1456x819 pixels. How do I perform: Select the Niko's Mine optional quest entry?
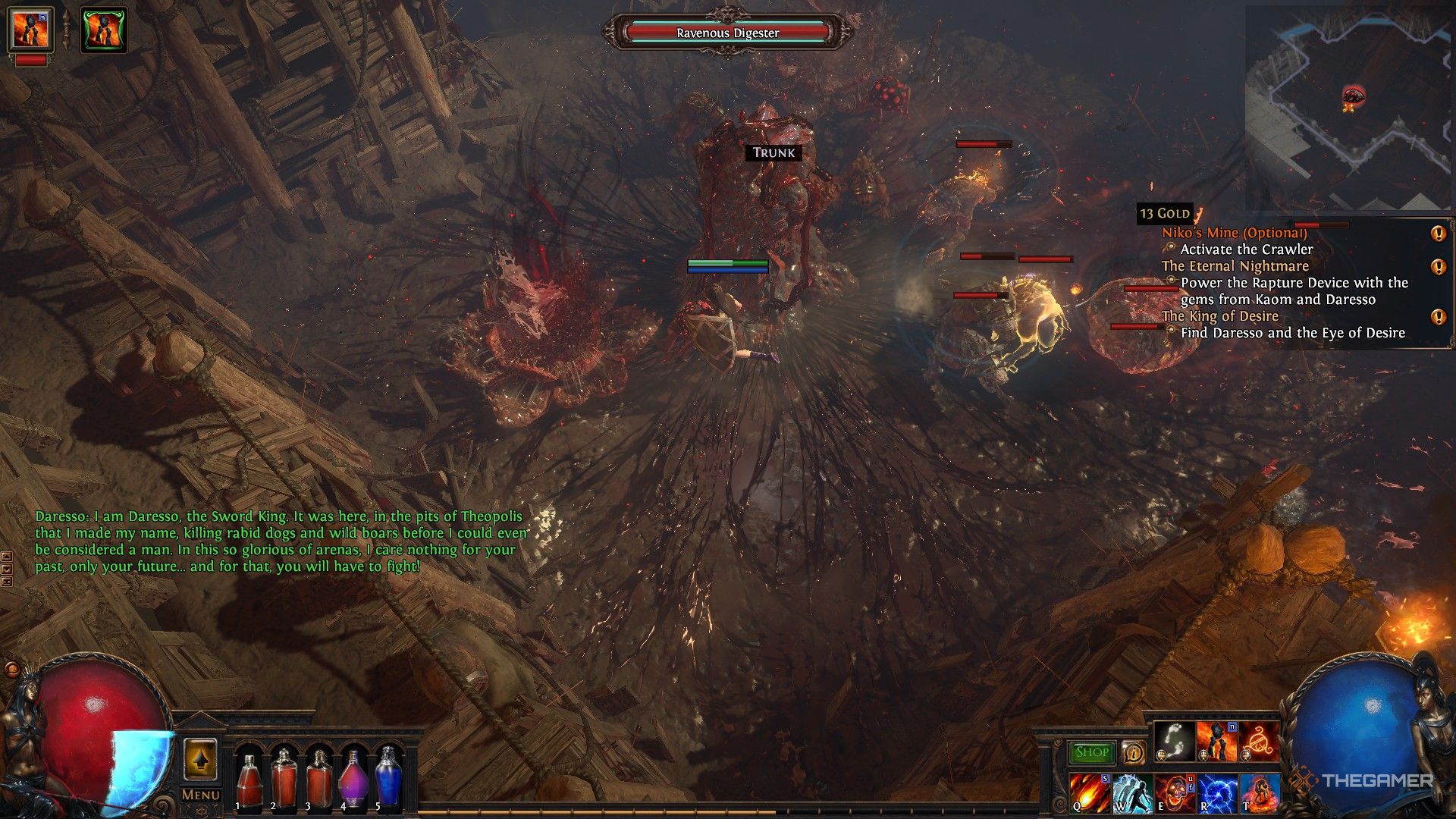point(1234,233)
